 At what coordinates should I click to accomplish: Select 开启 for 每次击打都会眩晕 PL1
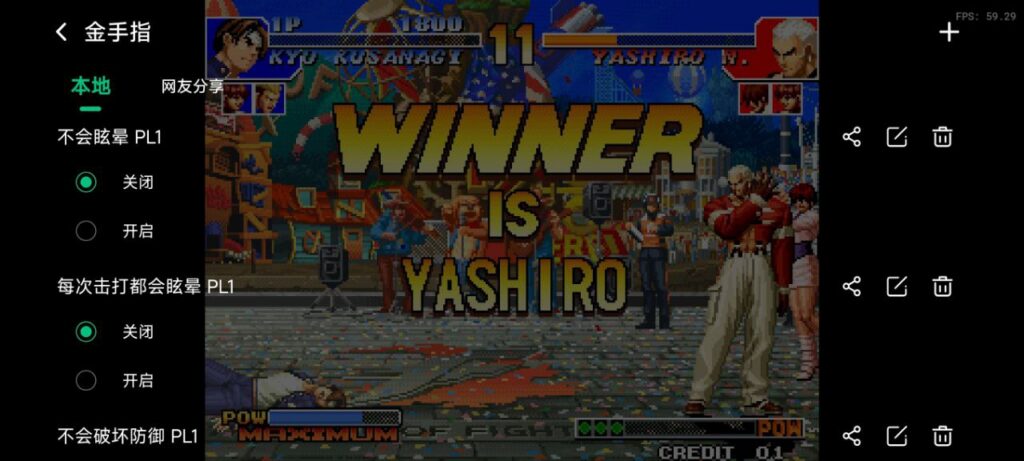(87, 380)
